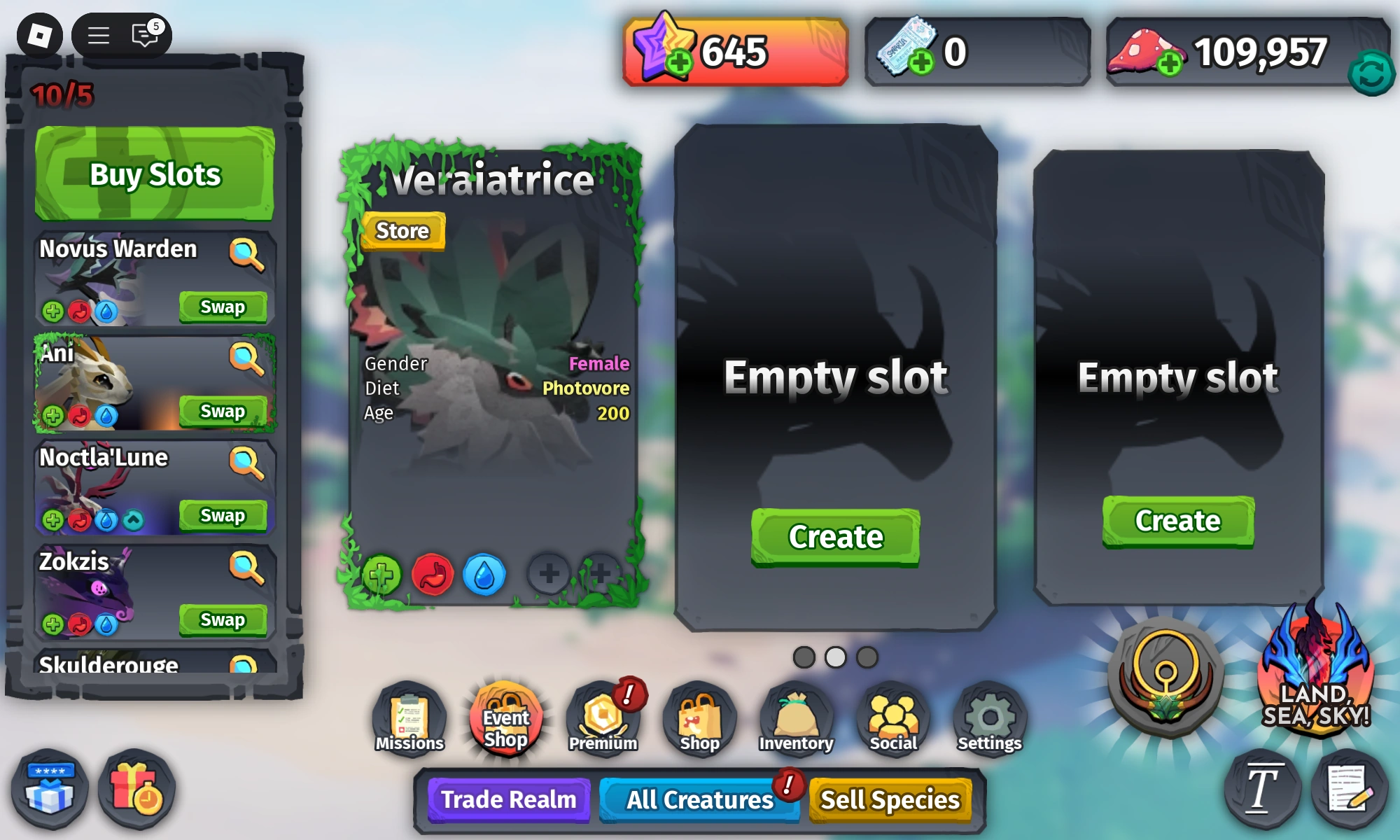Swap out Noctla'Lune

(x=223, y=516)
